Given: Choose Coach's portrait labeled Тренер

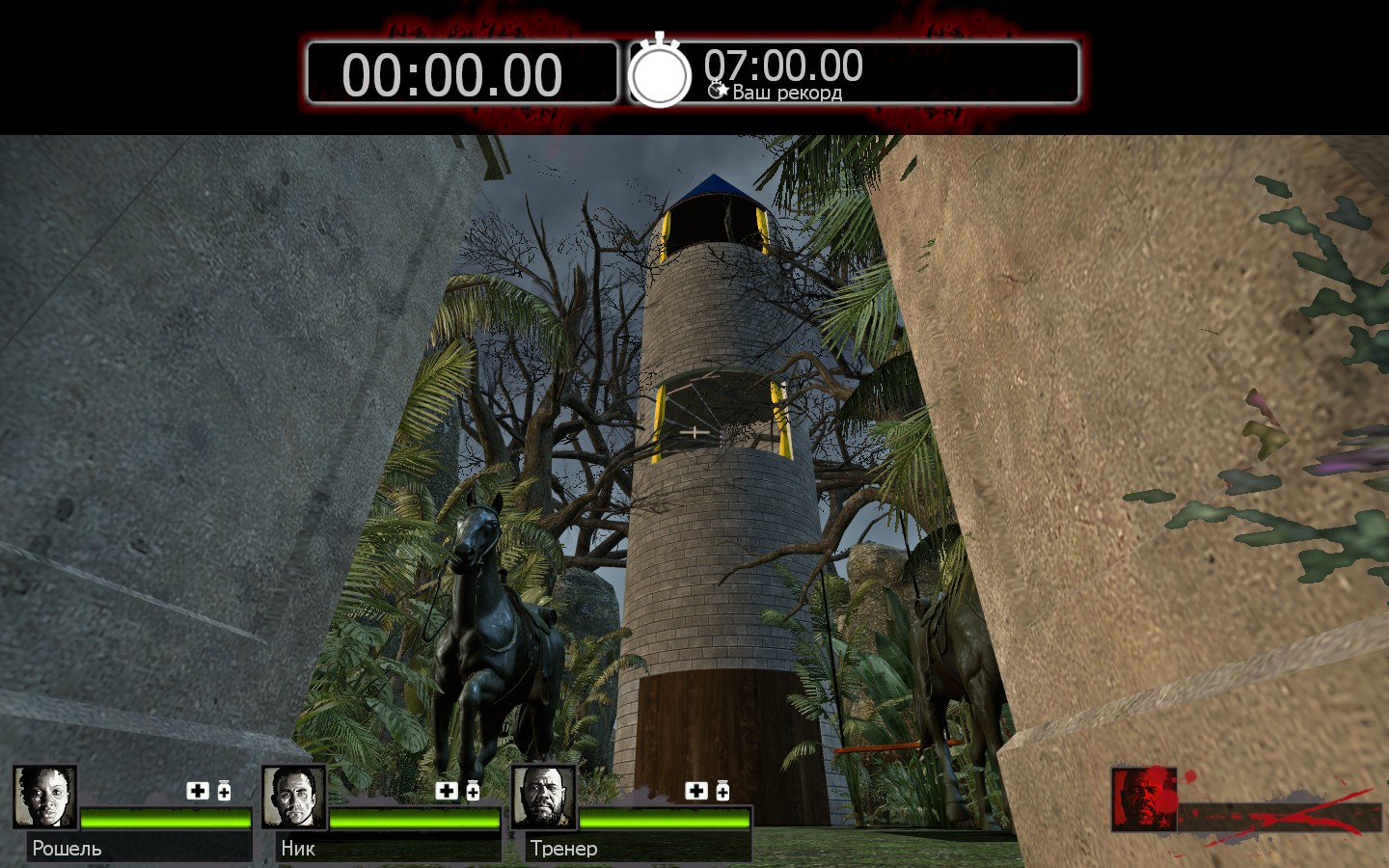Looking at the screenshot, I should 543,797.
